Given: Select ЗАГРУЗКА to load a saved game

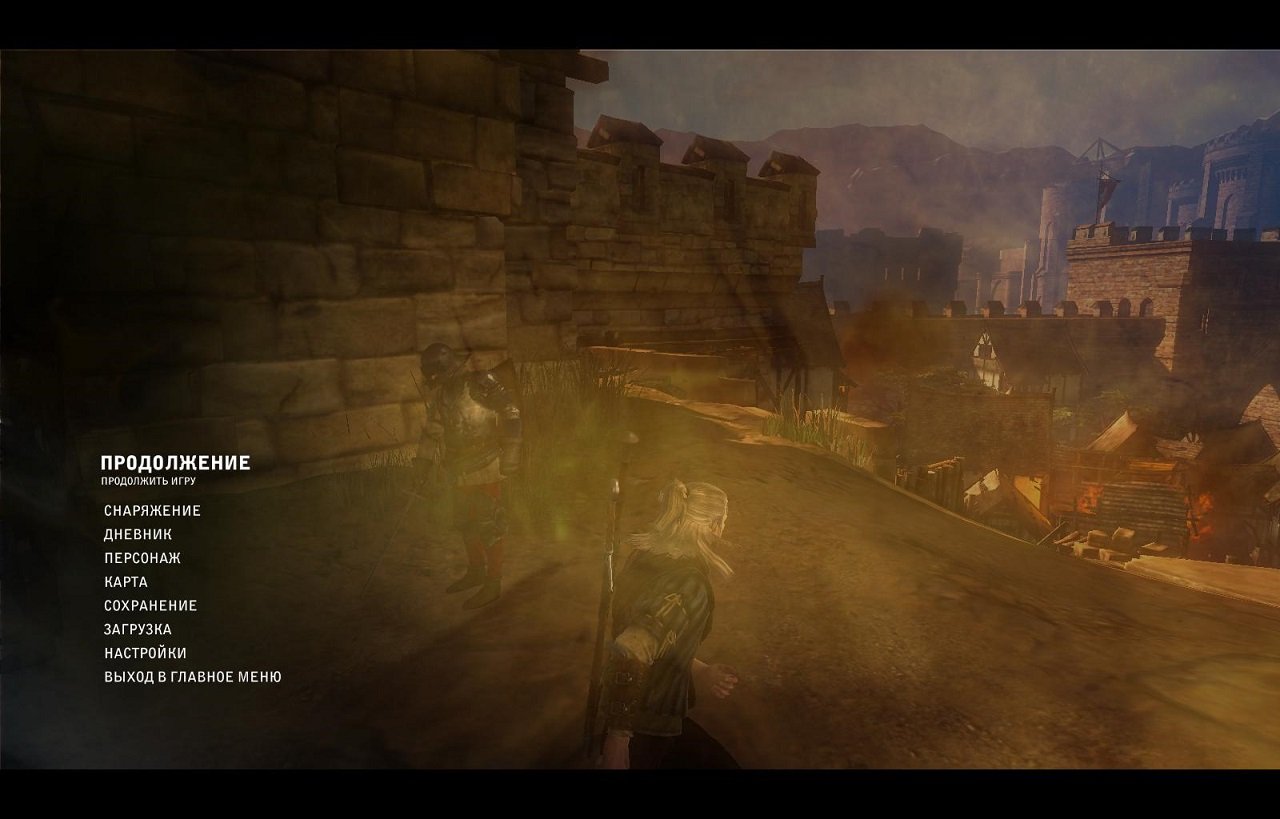Looking at the screenshot, I should coord(137,629).
